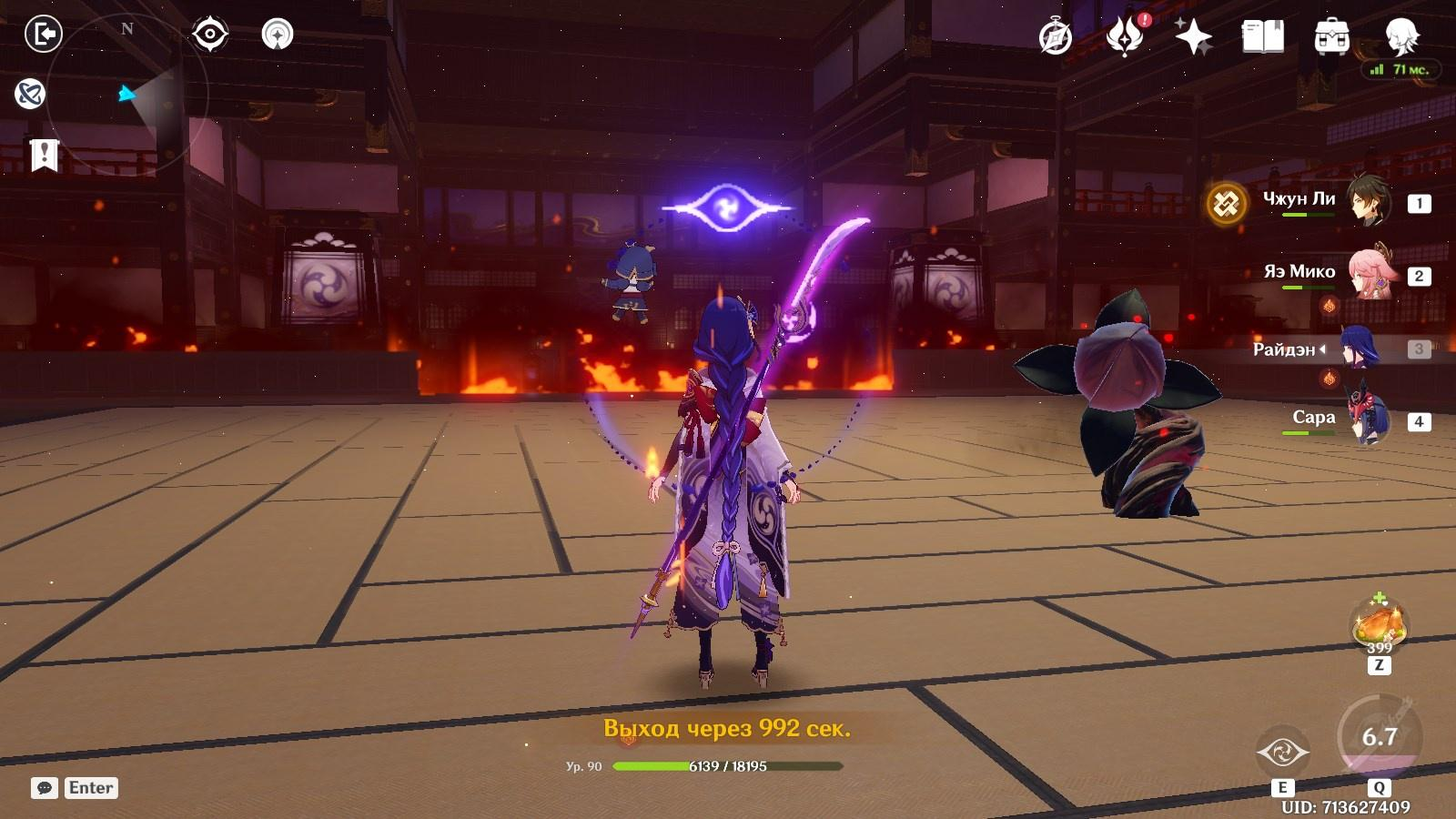
Task: Open the chat speech-bubble button
Action: tap(45, 788)
